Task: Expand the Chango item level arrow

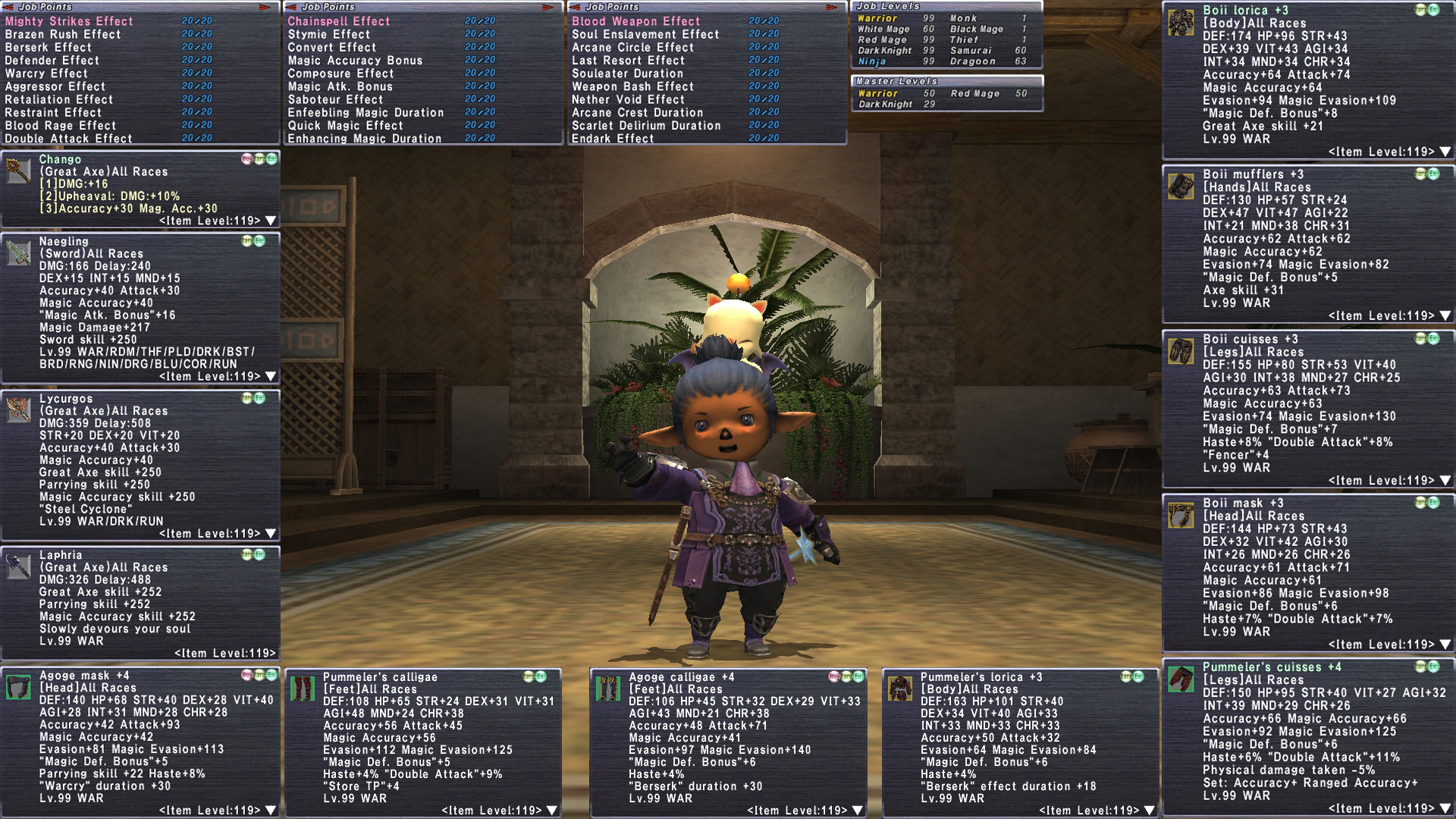Action: point(271,221)
